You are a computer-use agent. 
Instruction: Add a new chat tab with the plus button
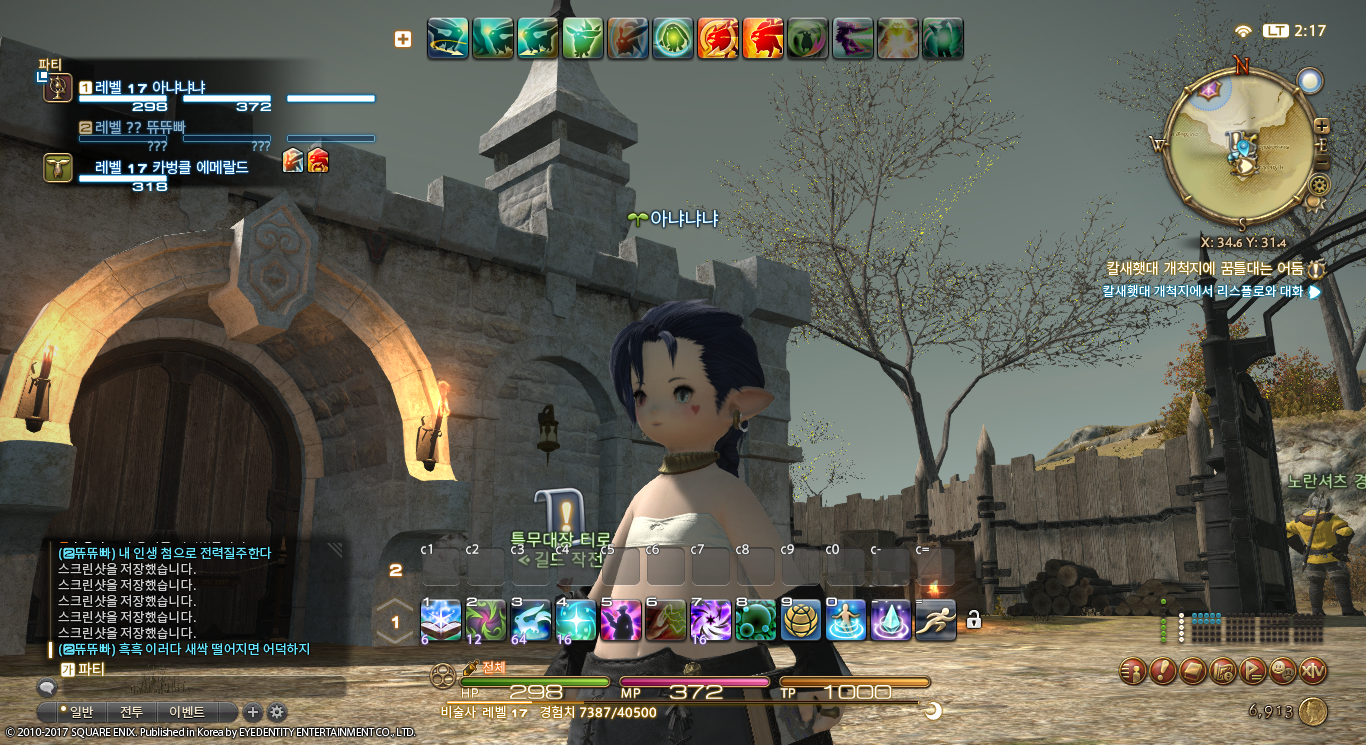click(x=253, y=712)
